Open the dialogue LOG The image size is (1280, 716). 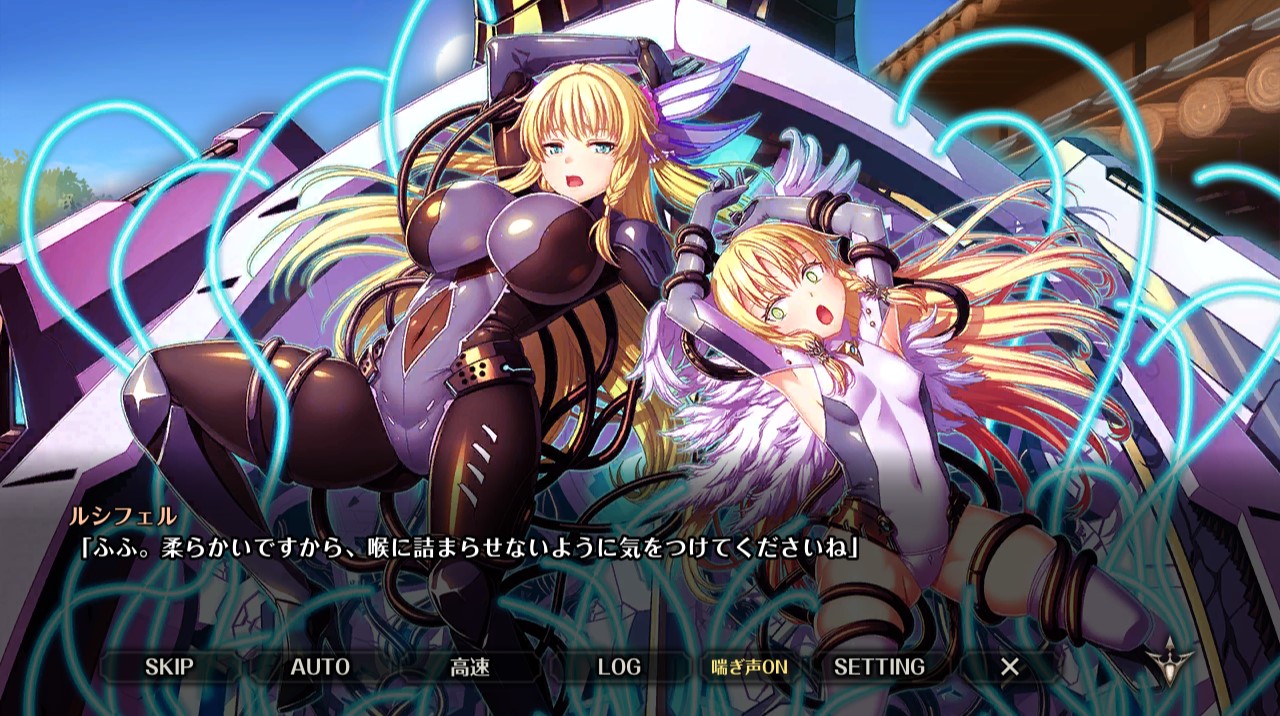(x=619, y=667)
